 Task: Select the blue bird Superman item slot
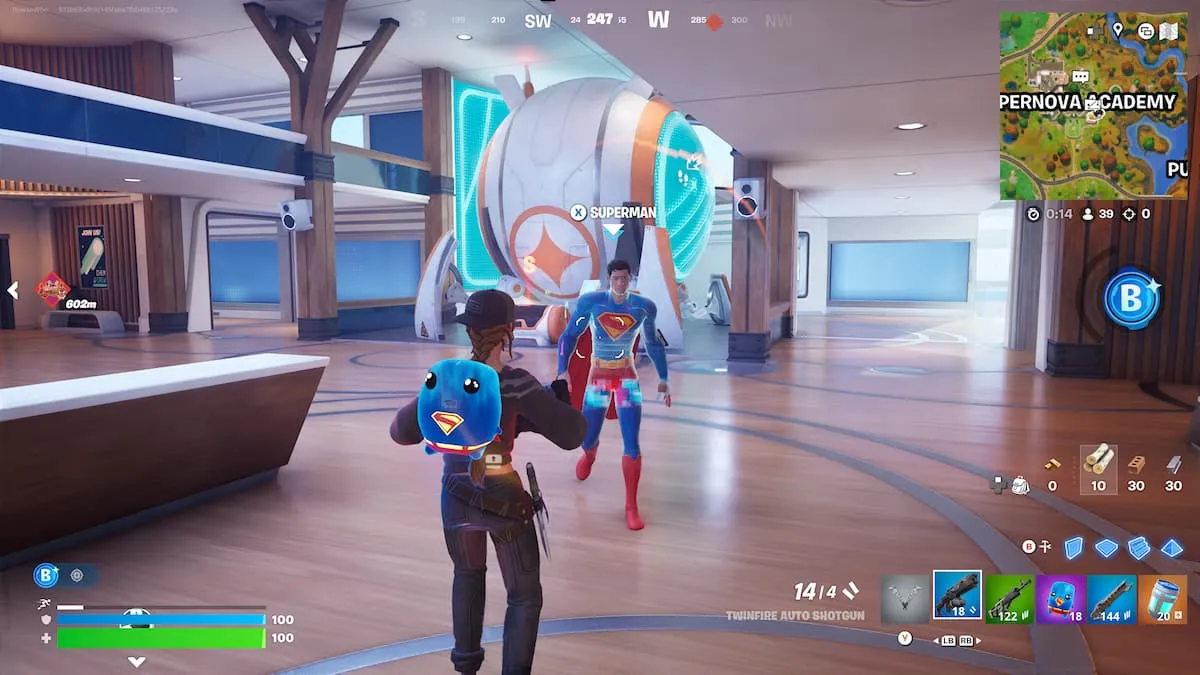[x=1061, y=599]
